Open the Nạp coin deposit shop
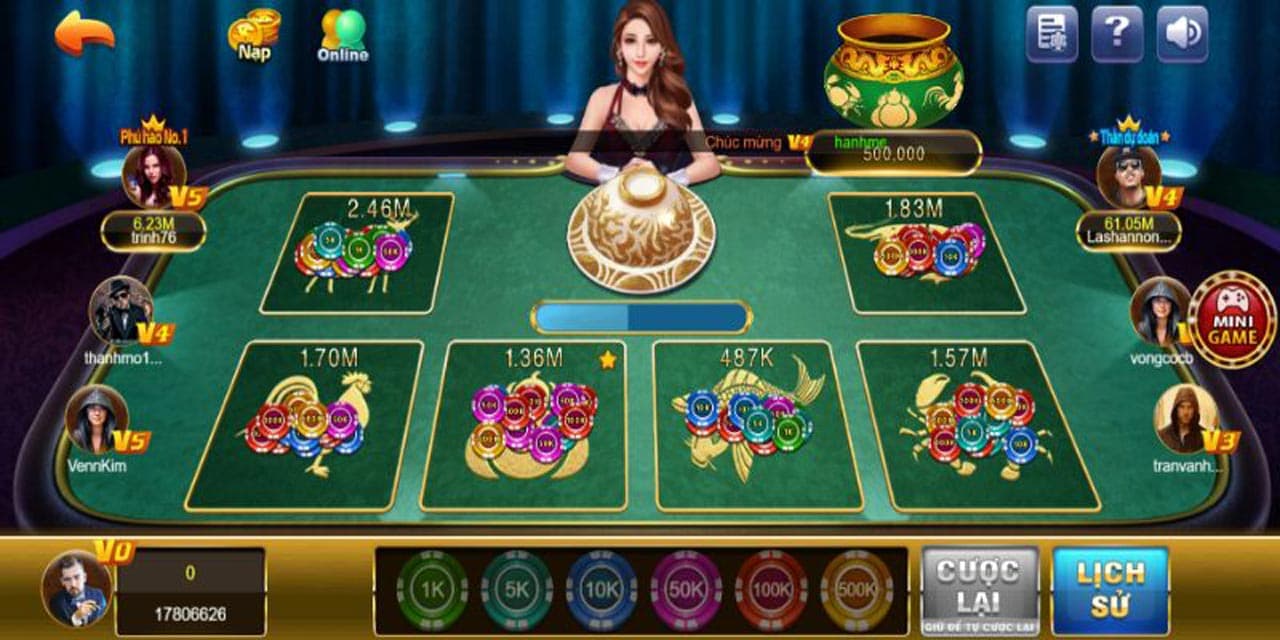Screen dimensions: 1280x640 tap(254, 35)
